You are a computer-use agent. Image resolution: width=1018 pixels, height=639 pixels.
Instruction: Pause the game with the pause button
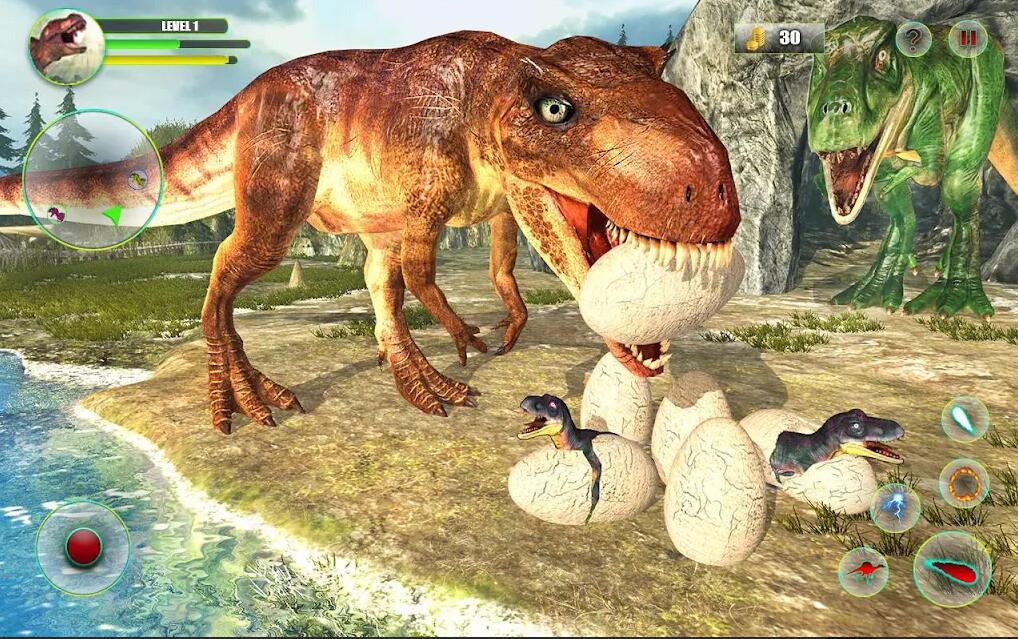967,39
